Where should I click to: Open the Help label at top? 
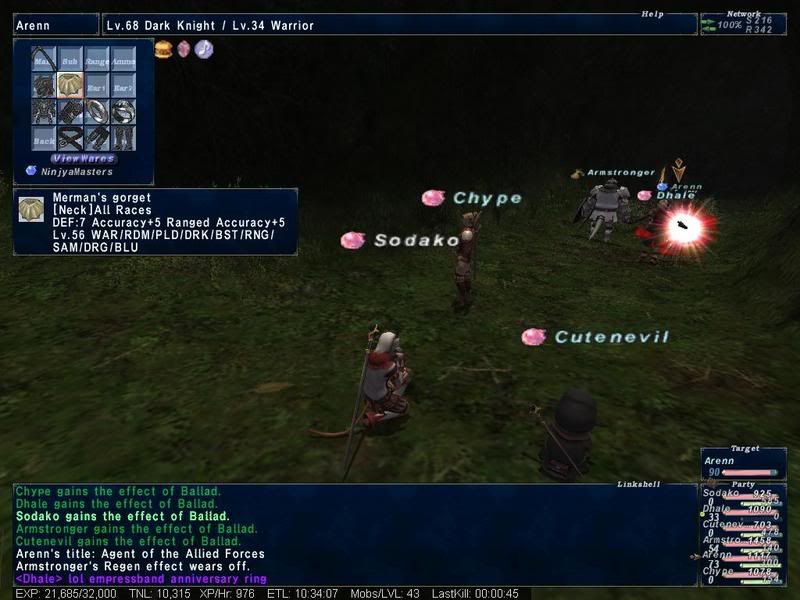pyautogui.click(x=652, y=14)
